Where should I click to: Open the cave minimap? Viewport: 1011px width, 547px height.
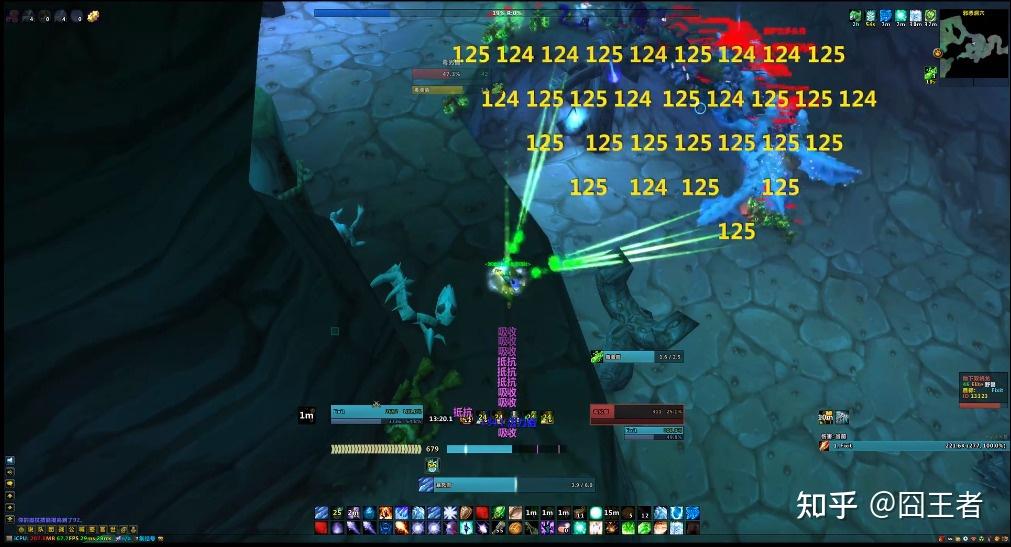(973, 43)
